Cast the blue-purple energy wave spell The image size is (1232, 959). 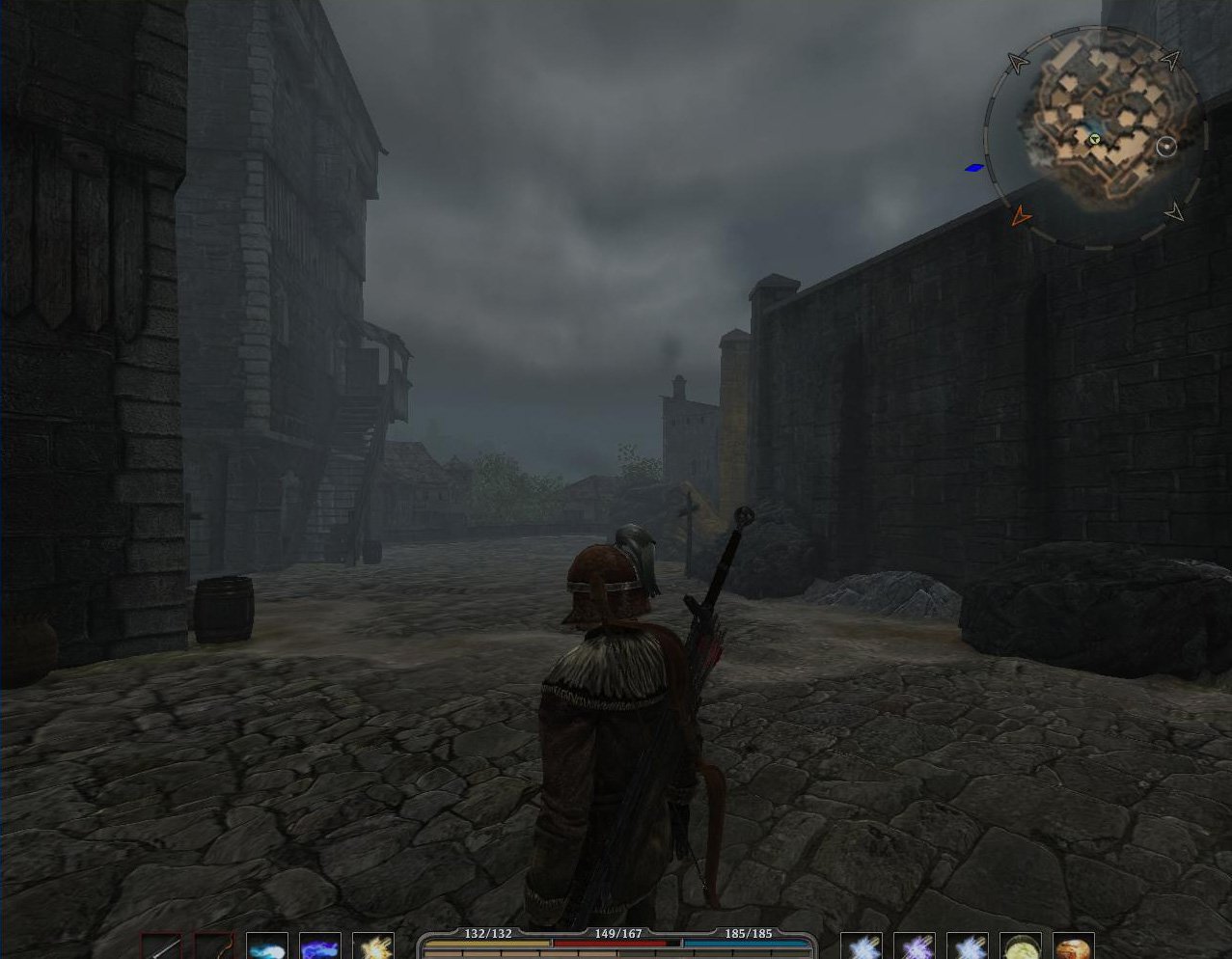tap(320, 946)
